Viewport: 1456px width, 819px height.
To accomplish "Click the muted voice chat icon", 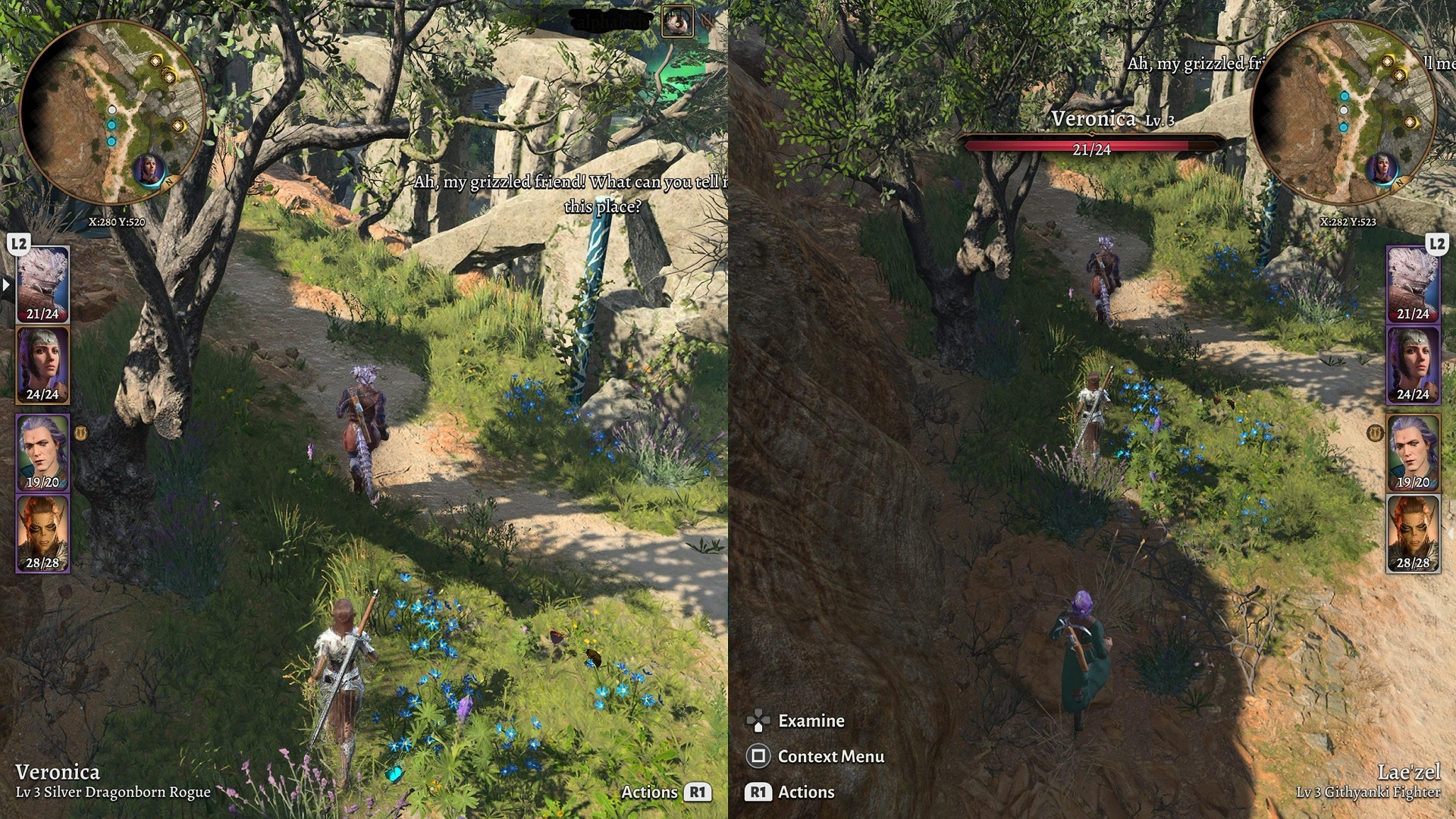I will pyautogui.click(x=706, y=20).
